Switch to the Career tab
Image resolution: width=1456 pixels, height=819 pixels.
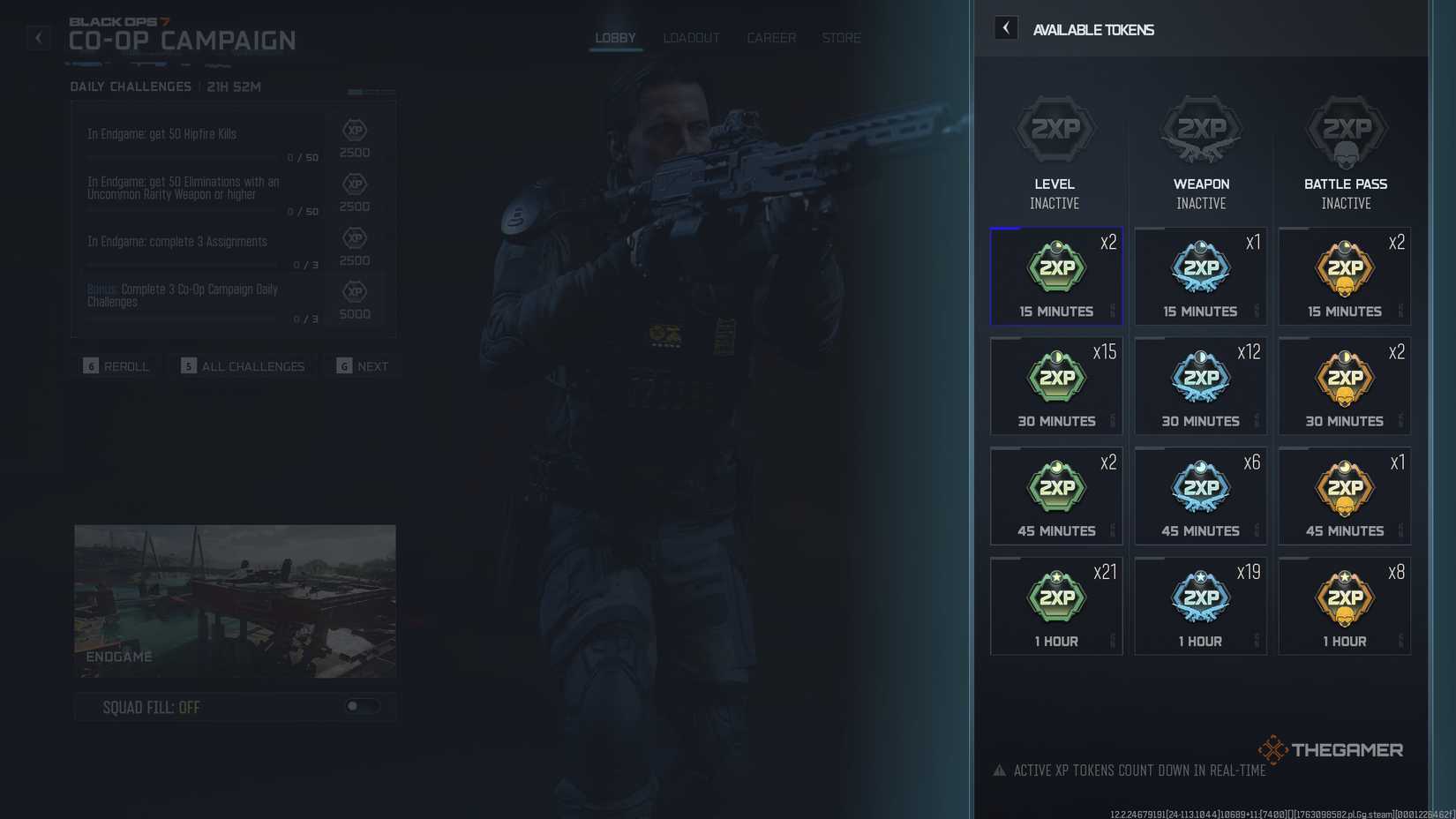tap(771, 37)
